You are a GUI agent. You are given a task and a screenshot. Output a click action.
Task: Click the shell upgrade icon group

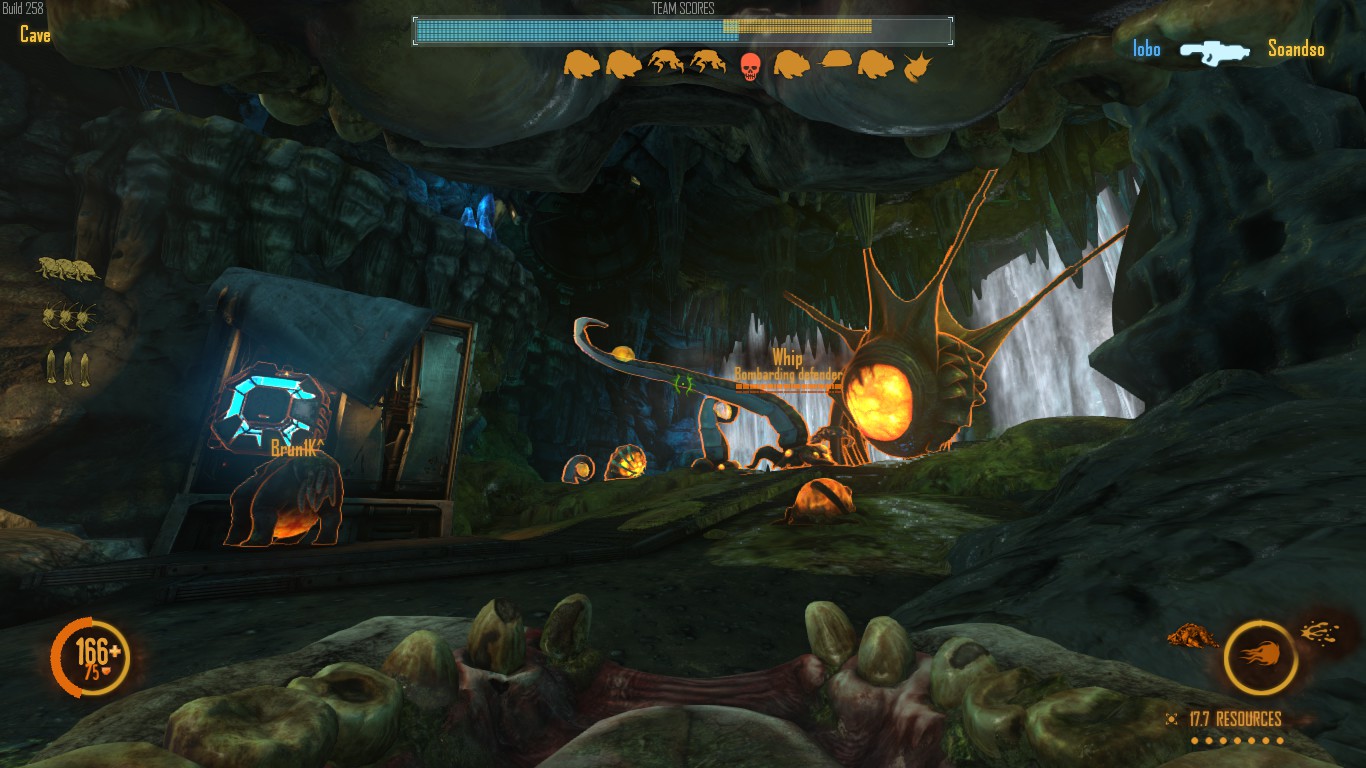(69, 268)
